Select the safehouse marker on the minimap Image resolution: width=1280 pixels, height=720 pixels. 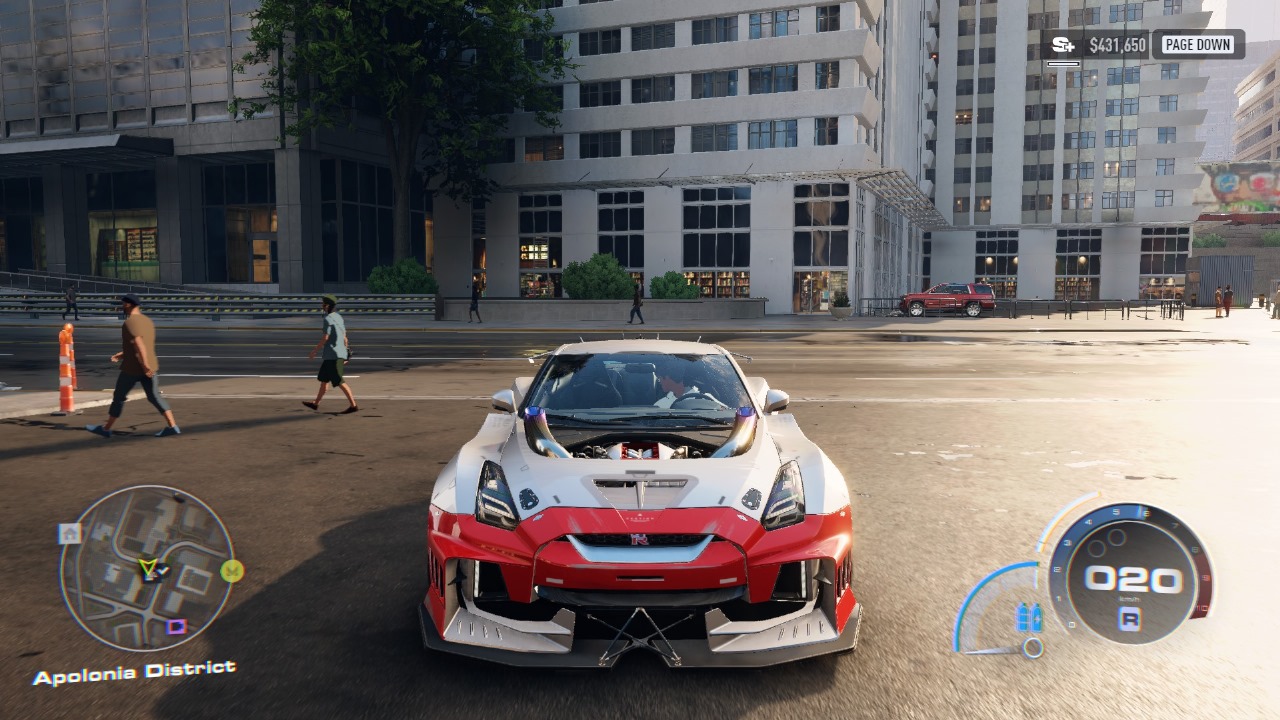pyautogui.click(x=69, y=533)
